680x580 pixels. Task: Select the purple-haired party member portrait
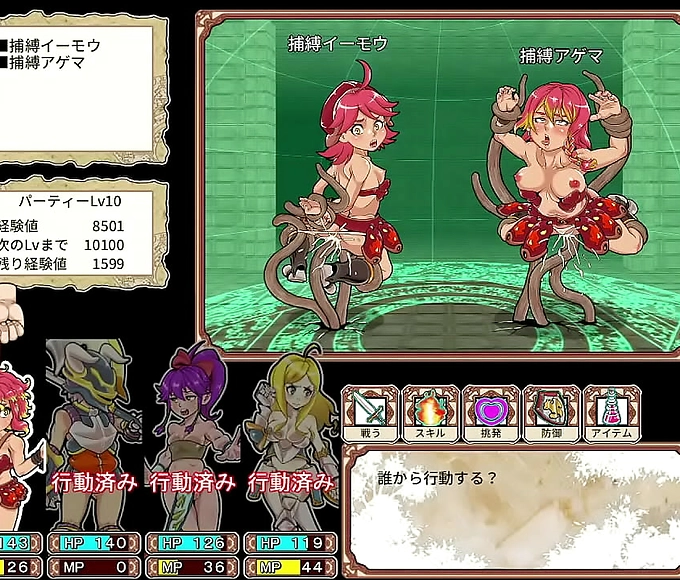click(192, 420)
